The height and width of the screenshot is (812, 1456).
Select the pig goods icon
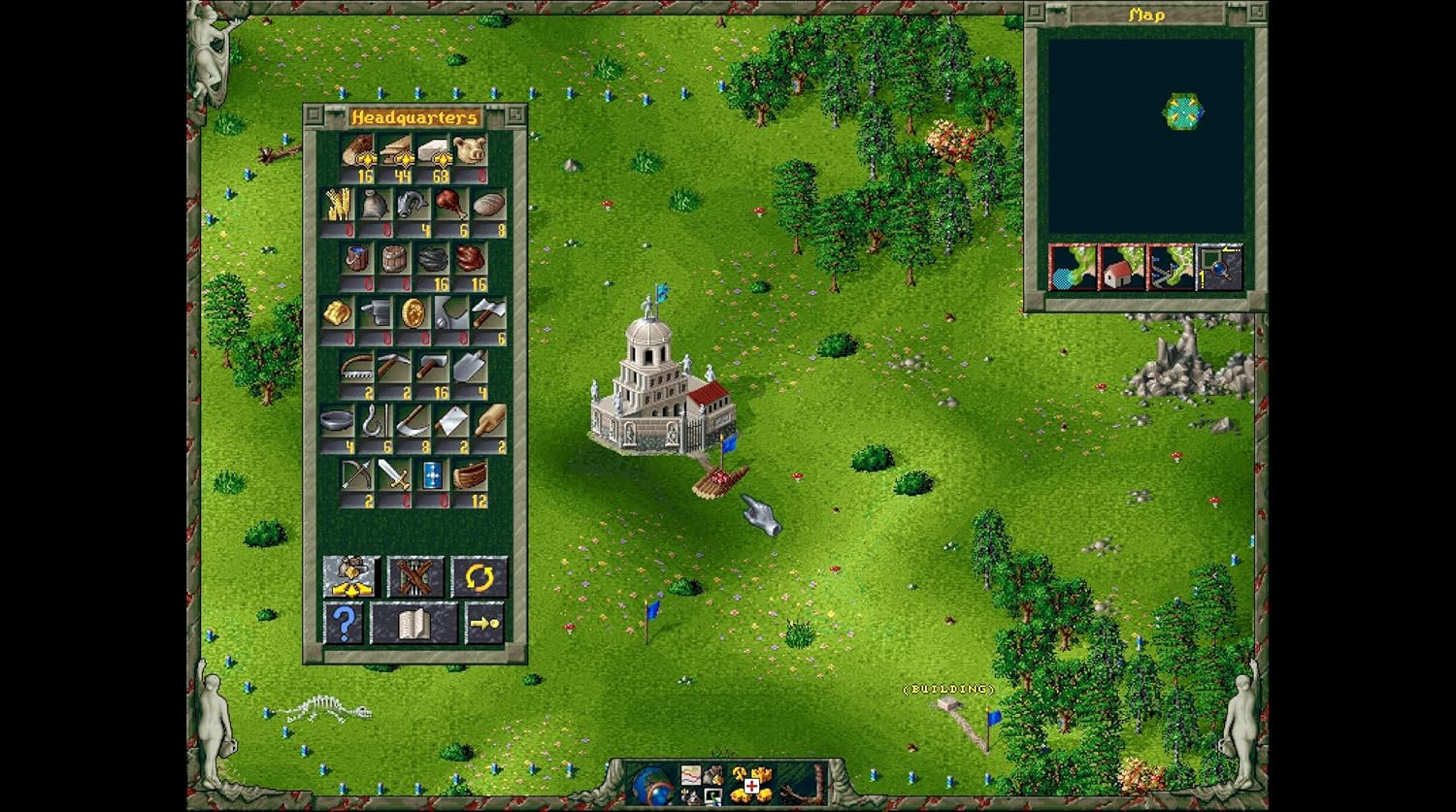coord(470,150)
